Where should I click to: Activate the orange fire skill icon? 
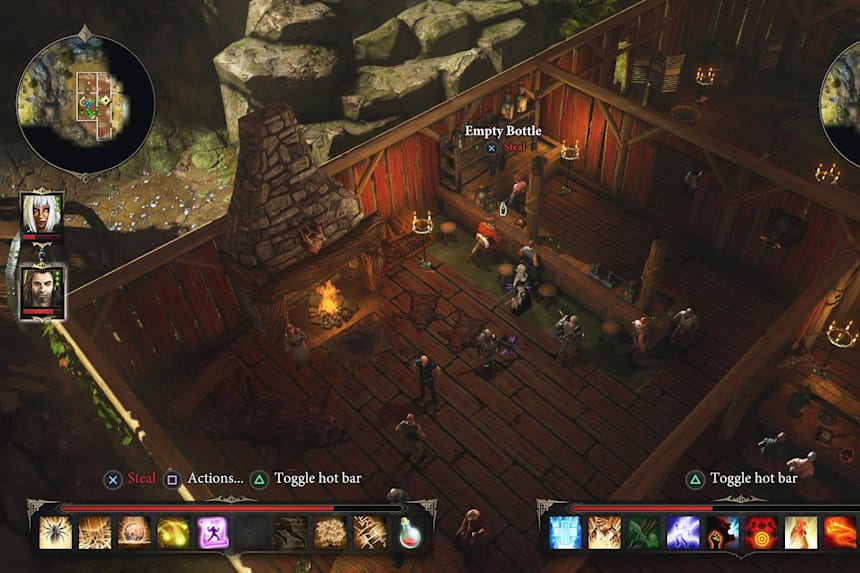point(839,532)
